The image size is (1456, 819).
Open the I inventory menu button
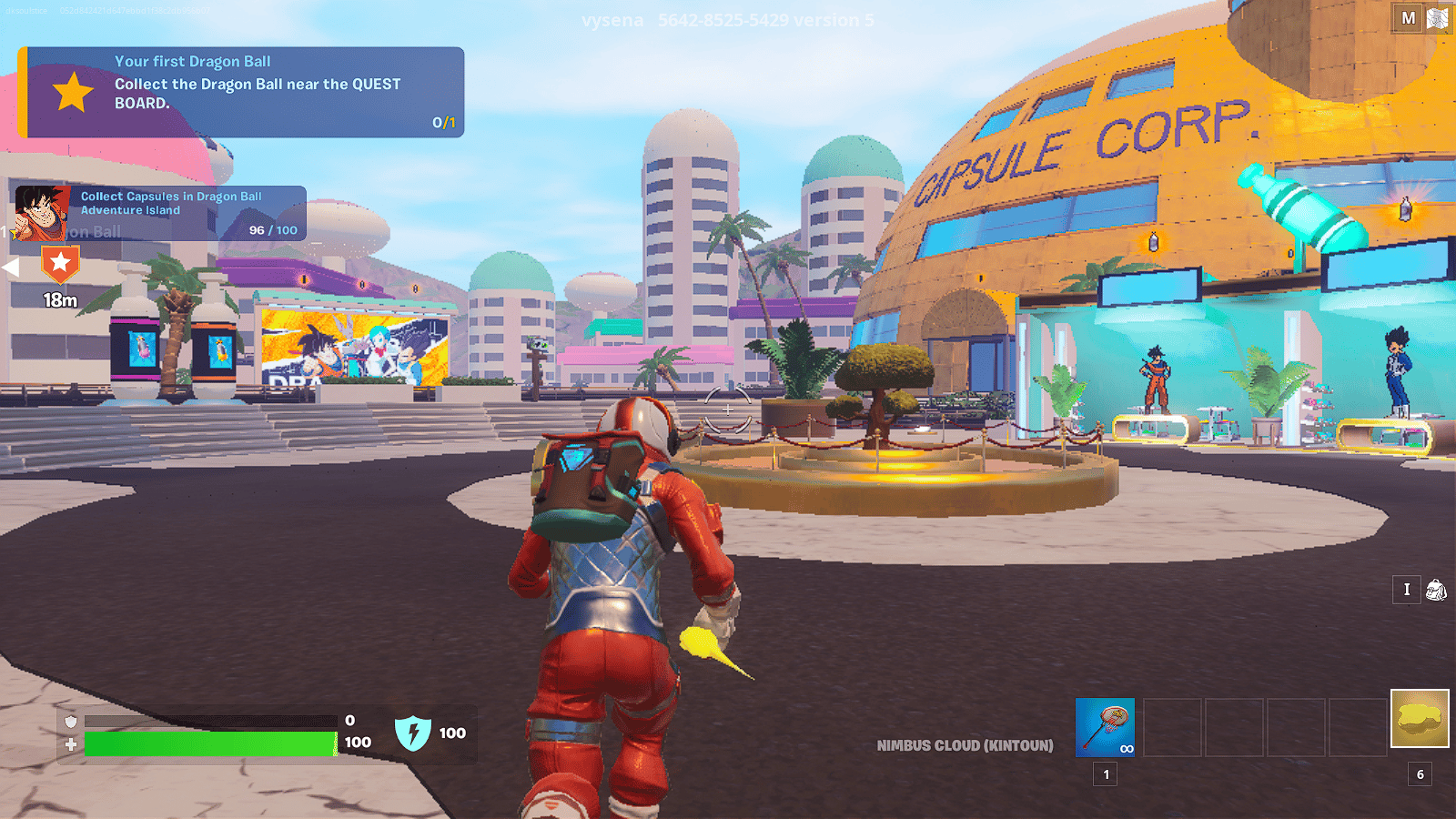[x=1405, y=591]
